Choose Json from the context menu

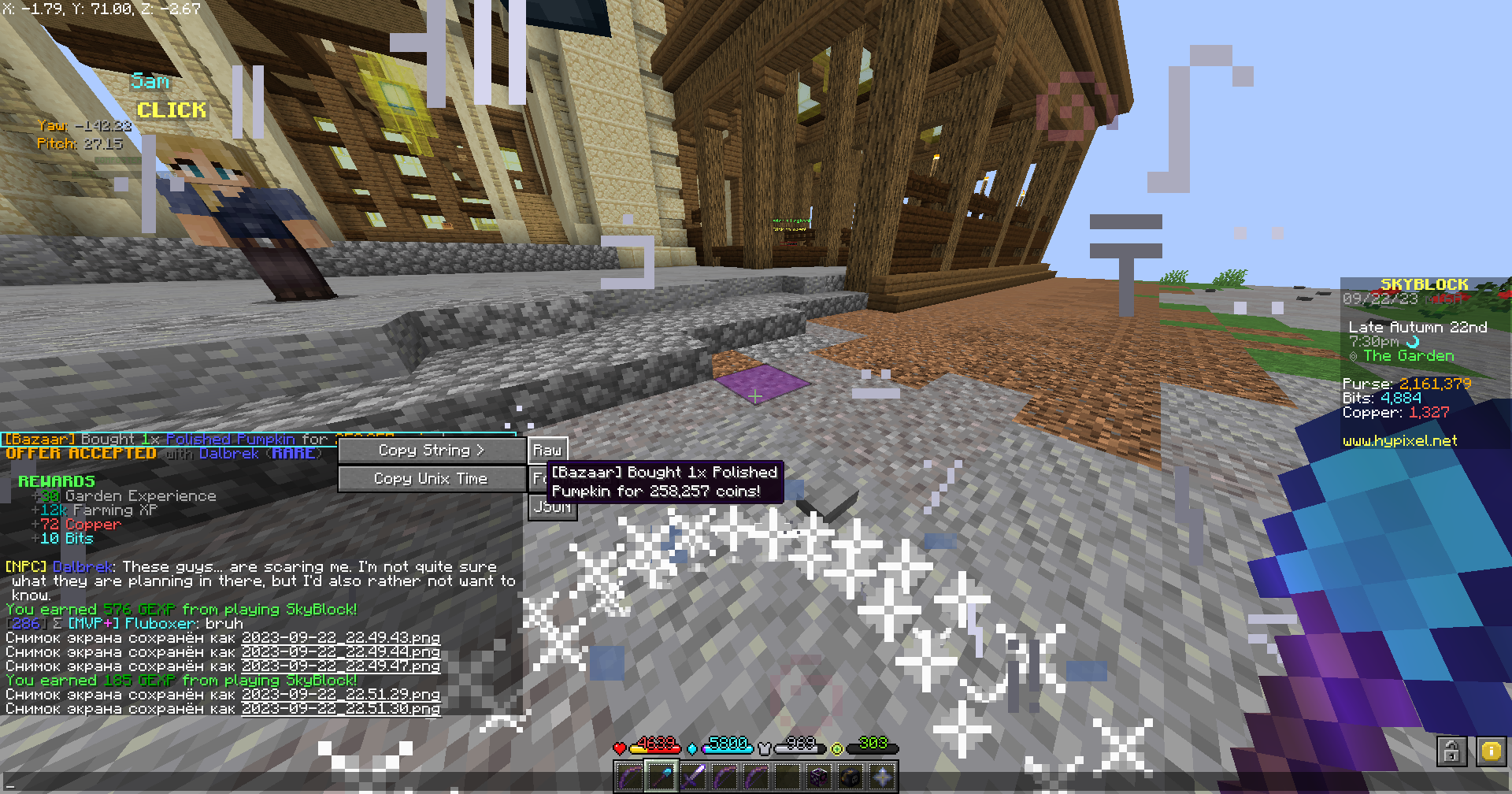pyautogui.click(x=552, y=506)
